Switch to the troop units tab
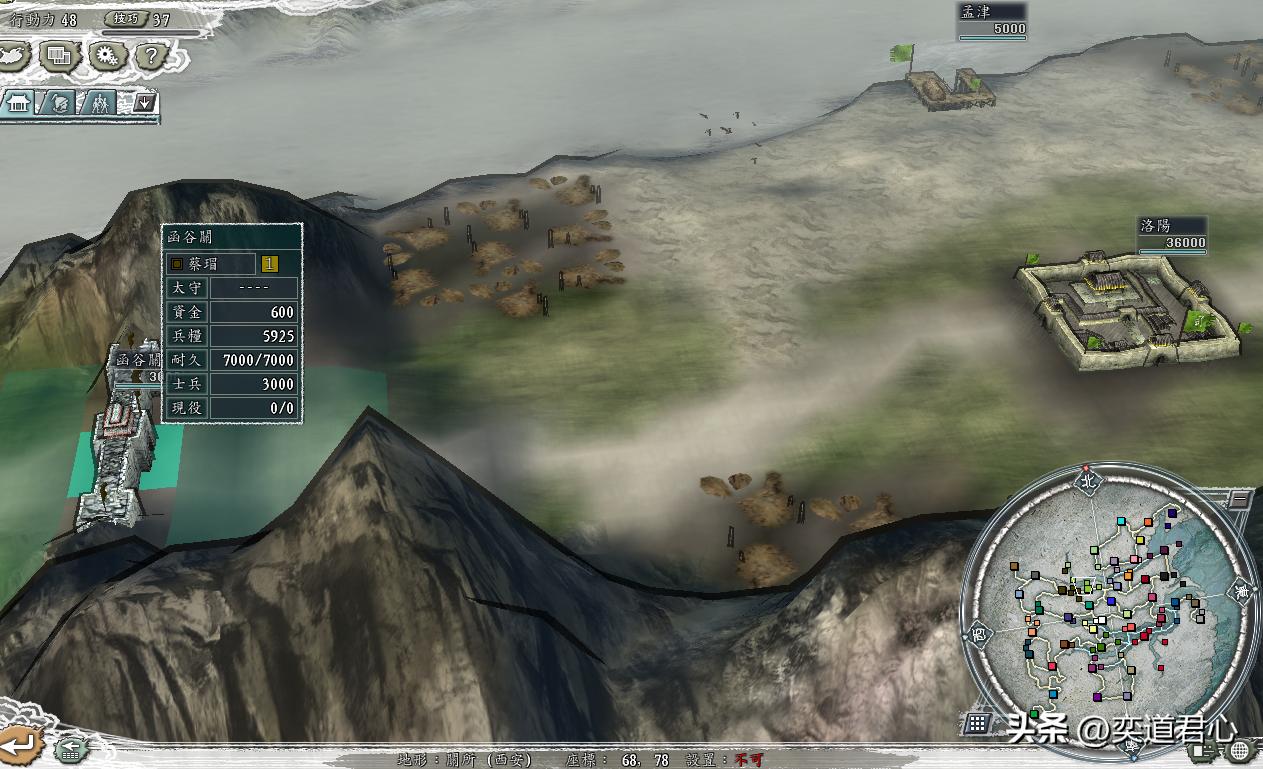This screenshot has height=769, width=1263. click(99, 102)
